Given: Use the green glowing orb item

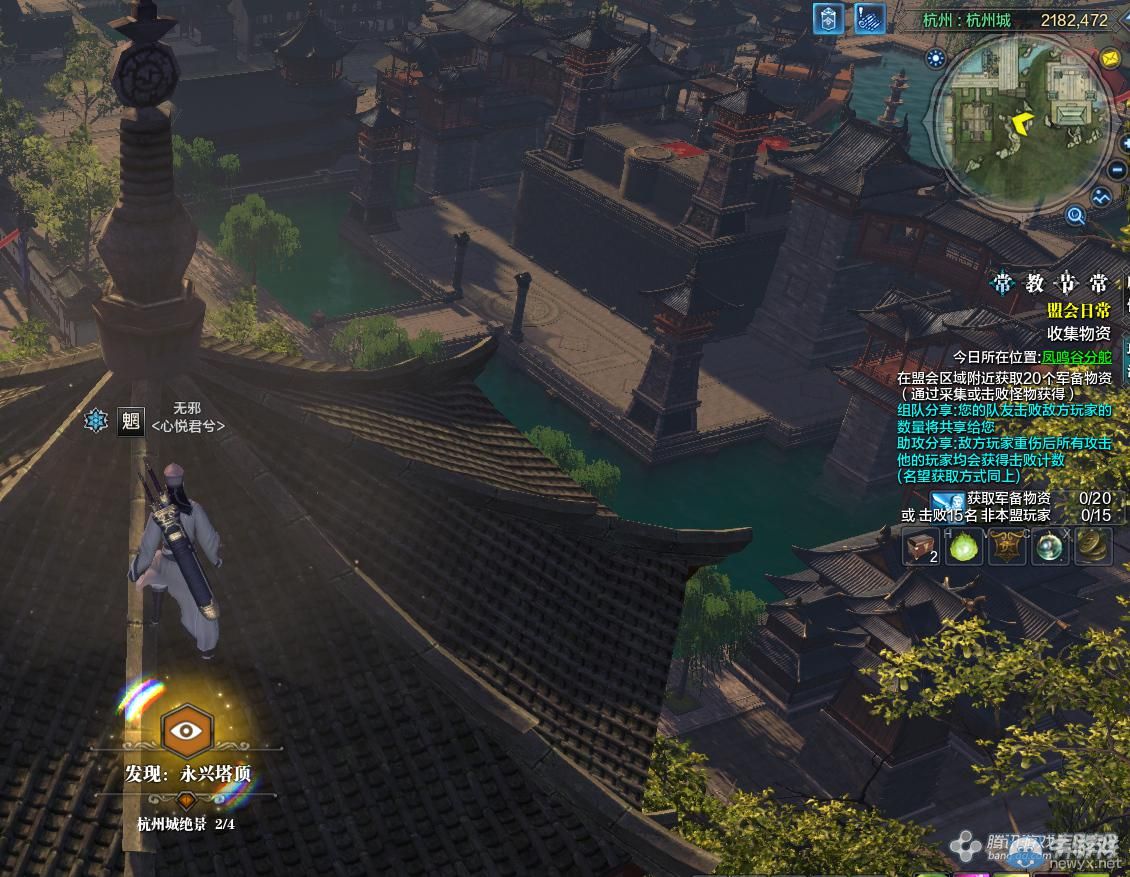Looking at the screenshot, I should 964,547.
